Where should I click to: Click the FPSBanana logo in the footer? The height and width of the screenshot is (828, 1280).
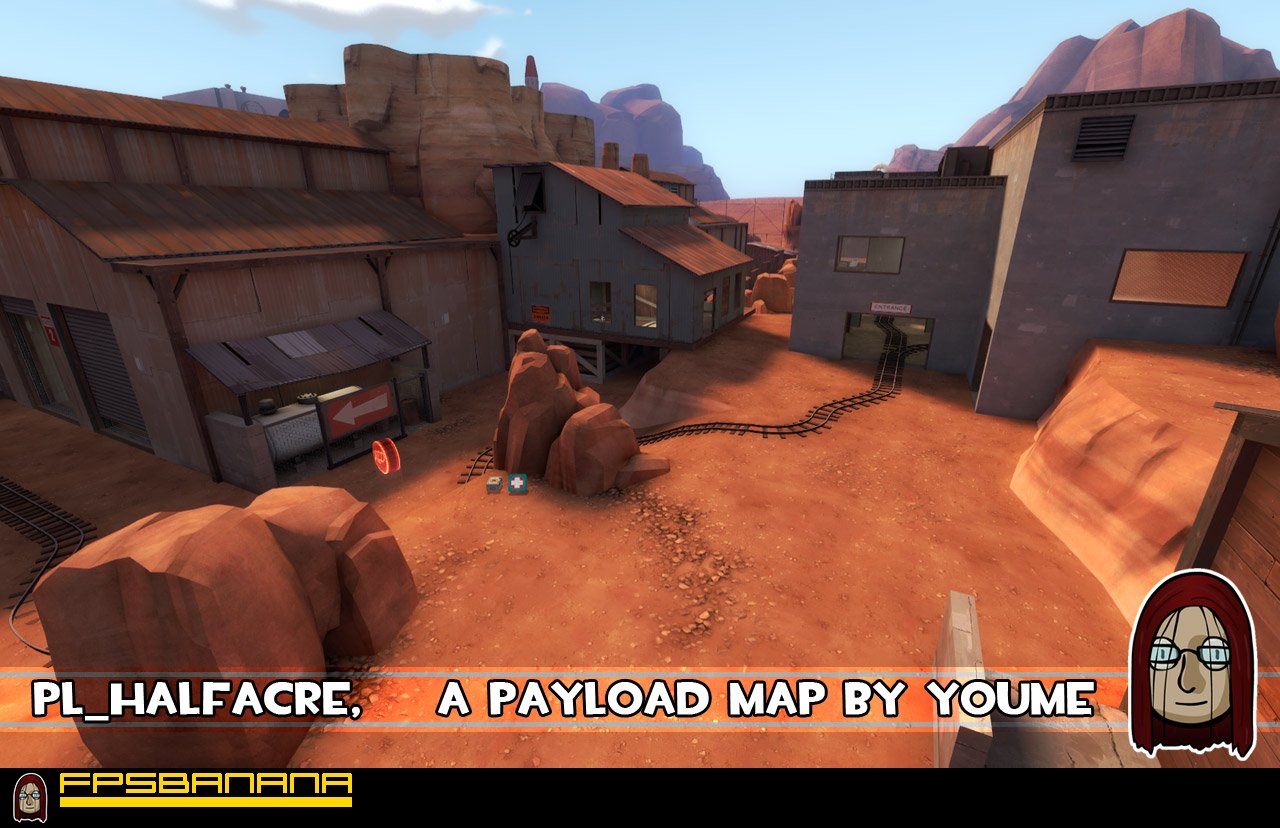205,788
